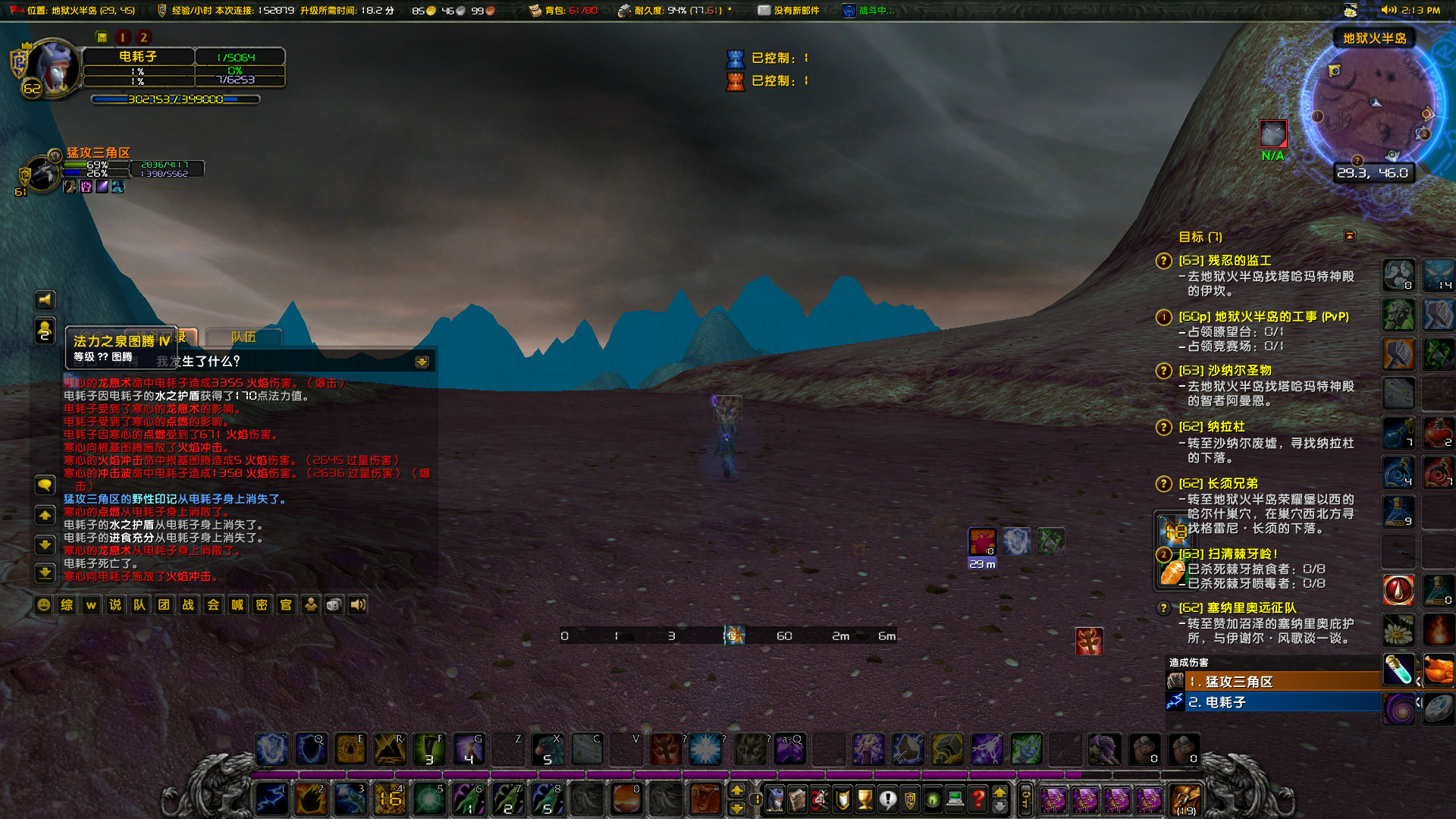Toggle the emote smiley chat button
Screen dimensions: 1456x819
[44, 605]
